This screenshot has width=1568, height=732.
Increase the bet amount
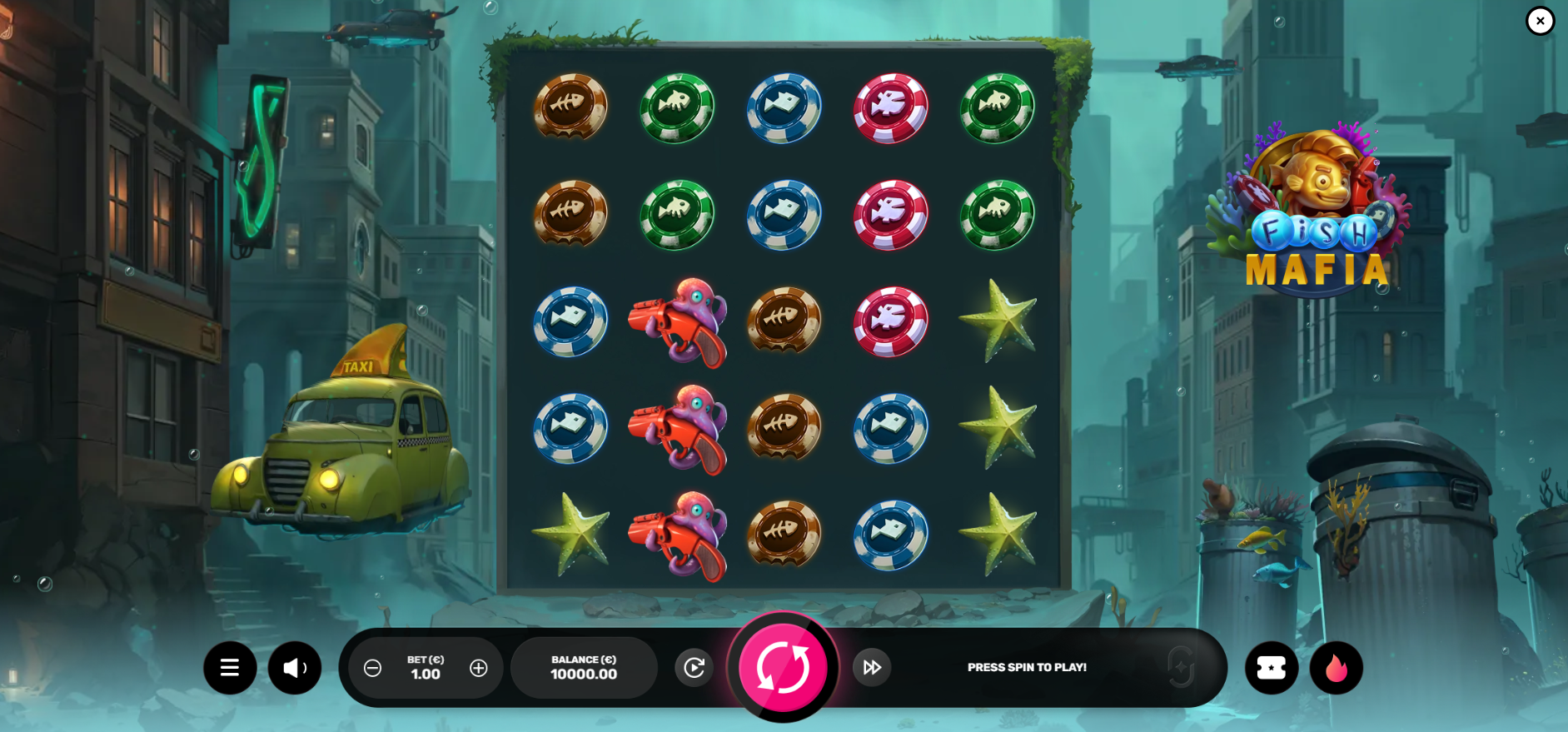[x=479, y=668]
